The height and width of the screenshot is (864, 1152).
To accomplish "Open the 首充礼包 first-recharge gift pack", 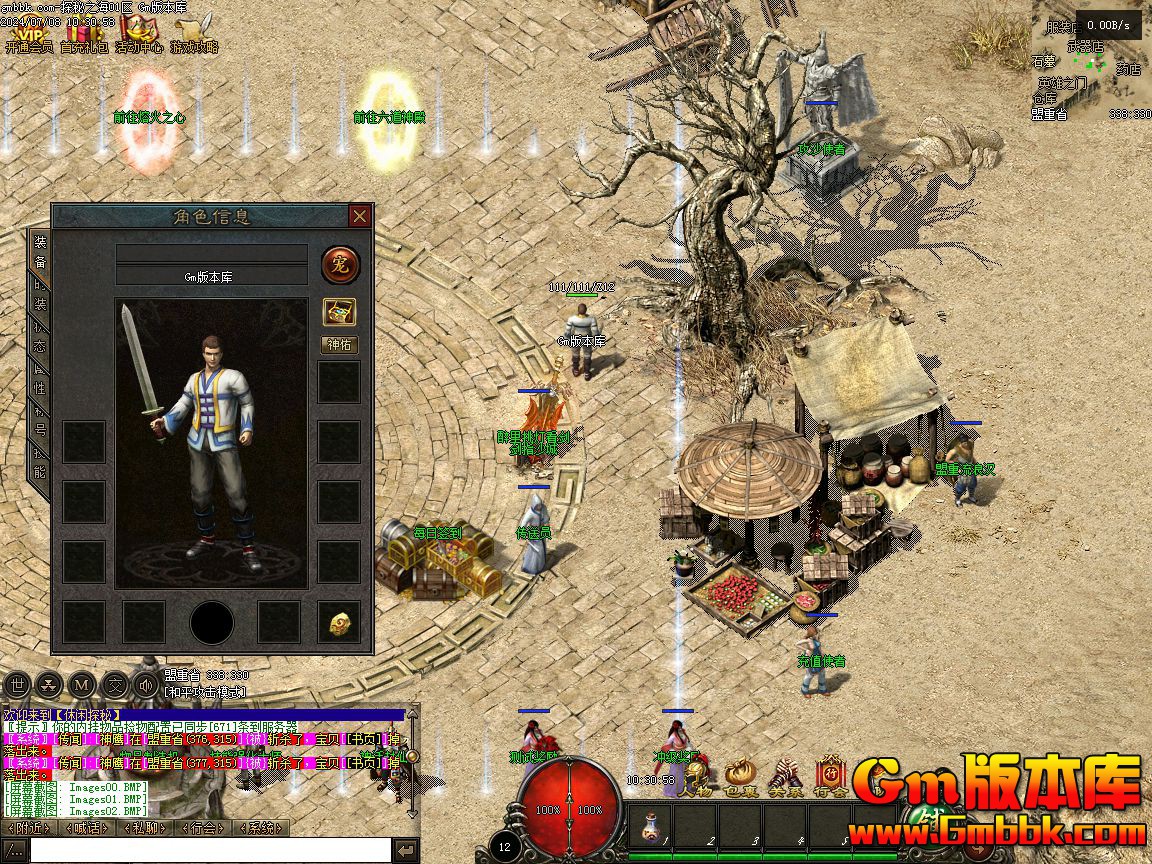I will coord(84,31).
